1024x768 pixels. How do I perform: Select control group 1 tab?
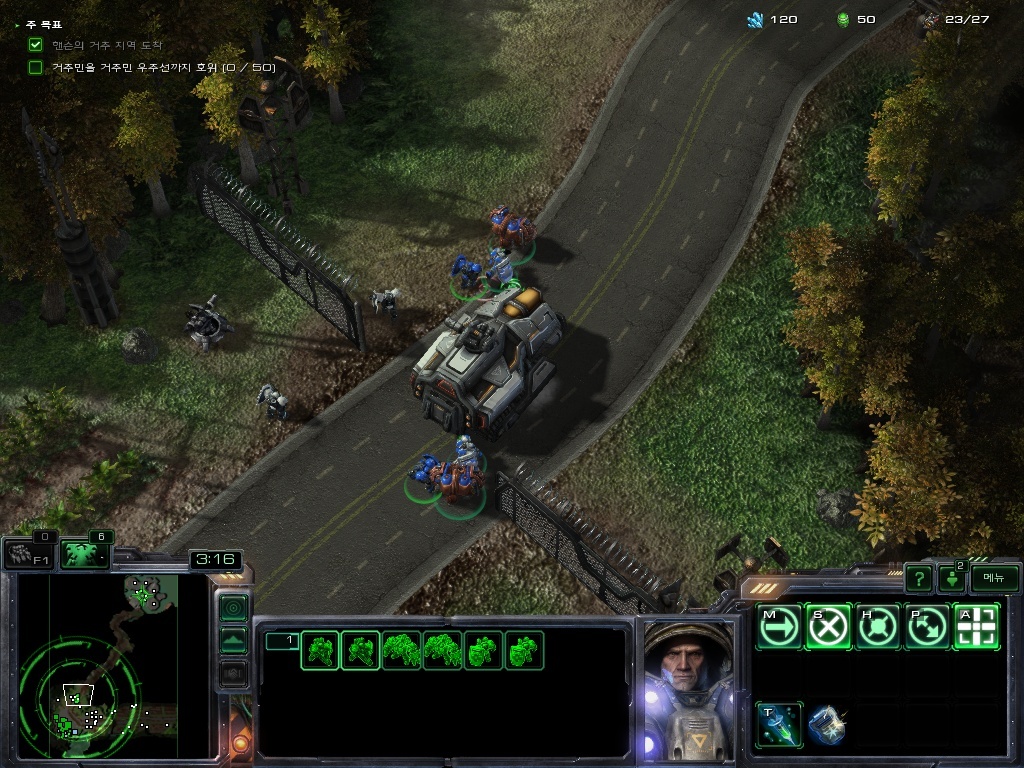pos(281,641)
